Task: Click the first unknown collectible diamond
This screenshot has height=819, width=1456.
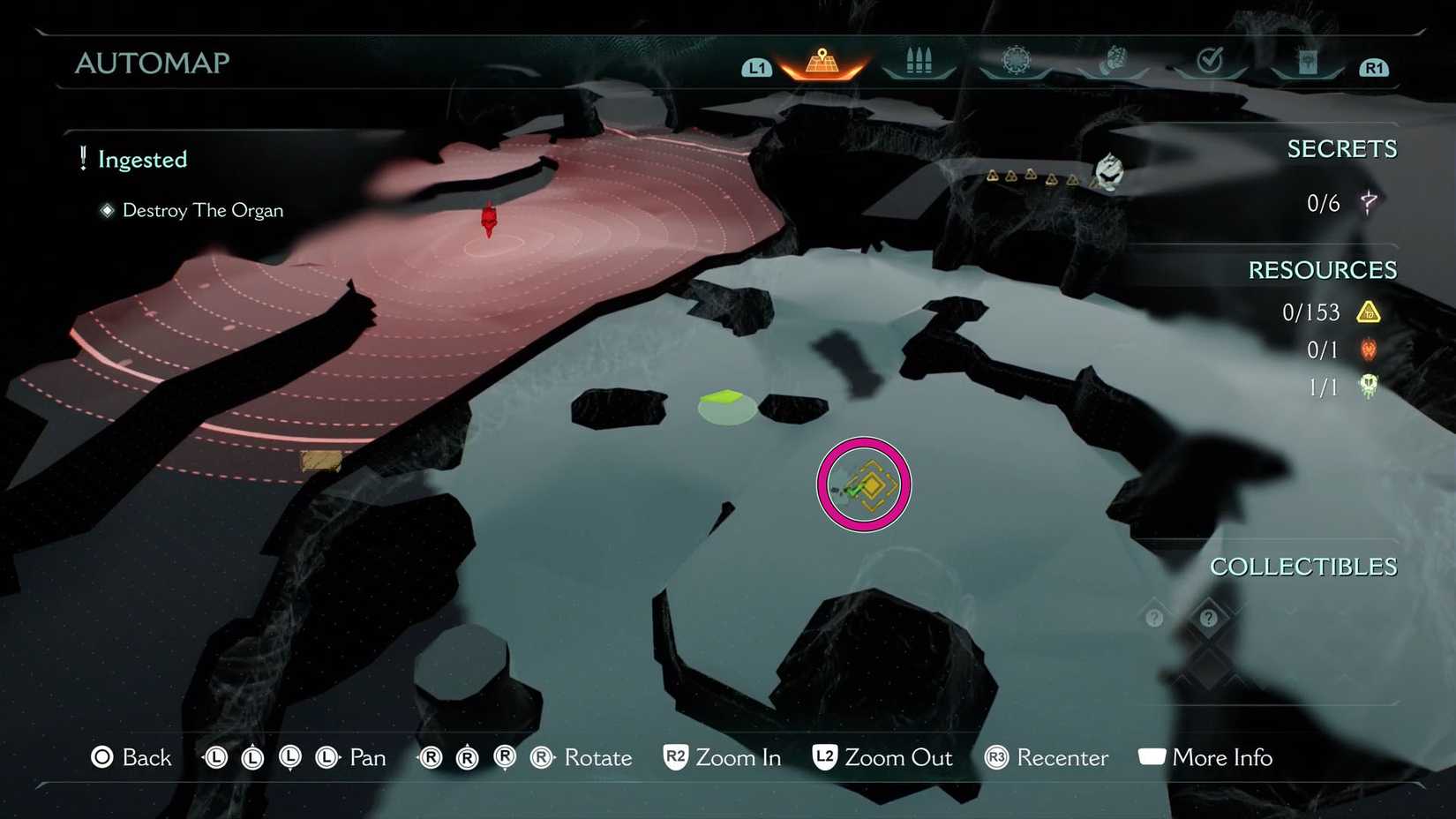Action: pyautogui.click(x=1154, y=618)
